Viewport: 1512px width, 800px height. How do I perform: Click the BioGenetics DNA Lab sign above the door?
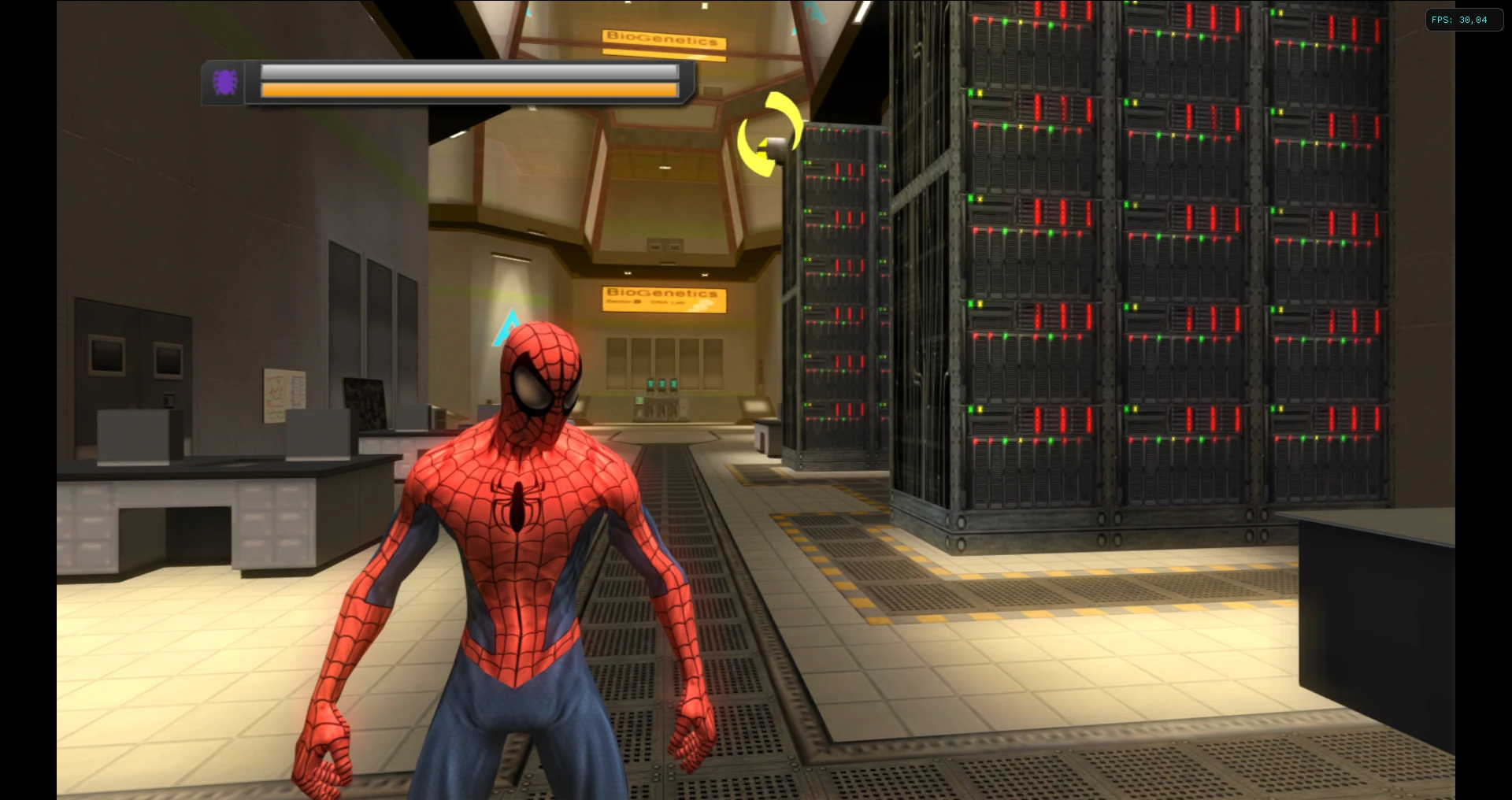pyautogui.click(x=664, y=298)
